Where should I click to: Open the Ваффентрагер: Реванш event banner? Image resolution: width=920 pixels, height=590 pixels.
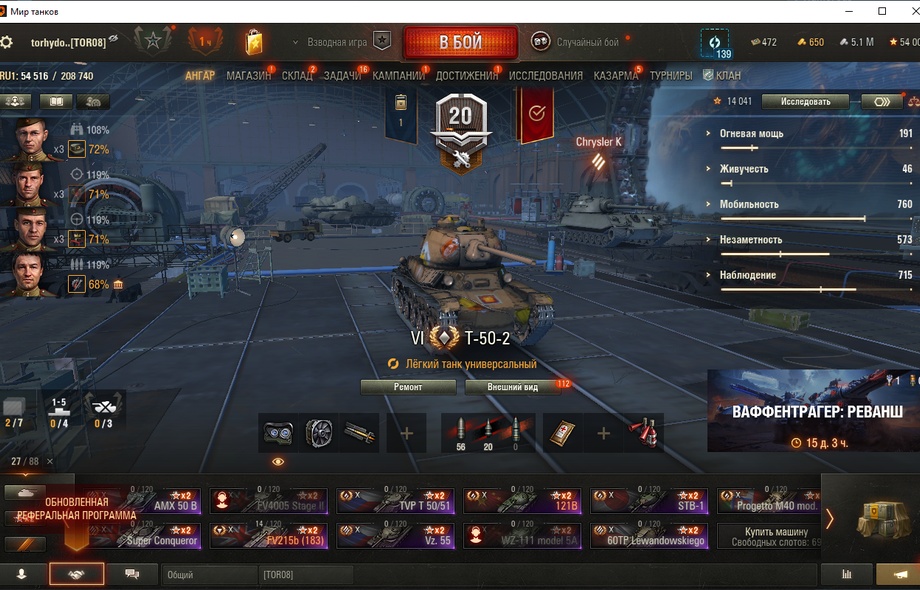[812, 411]
